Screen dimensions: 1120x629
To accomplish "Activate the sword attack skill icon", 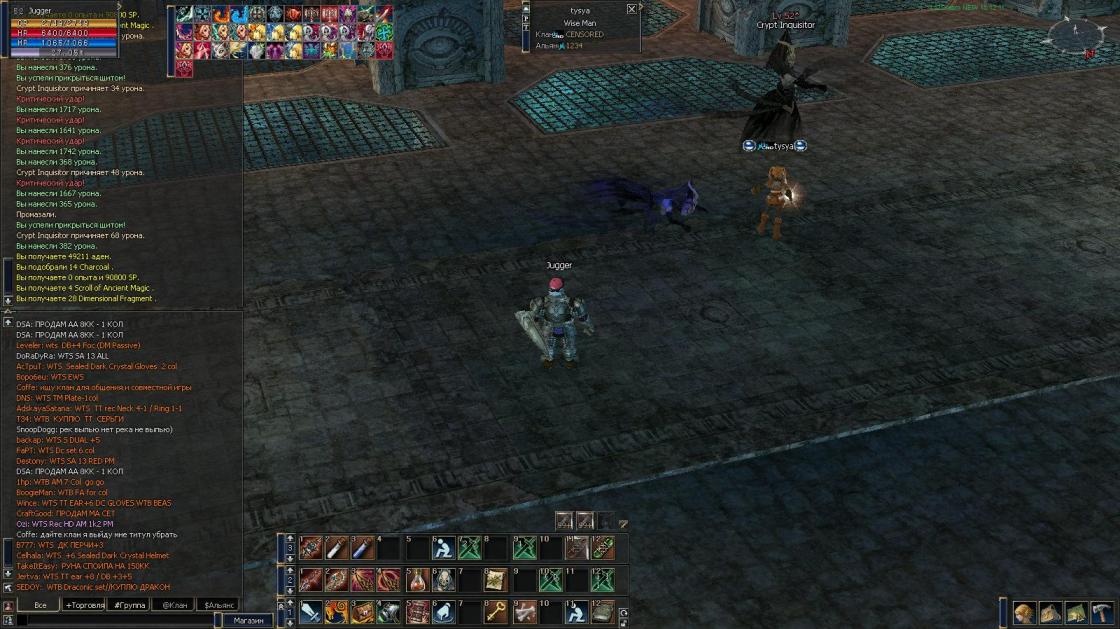I will point(310,612).
